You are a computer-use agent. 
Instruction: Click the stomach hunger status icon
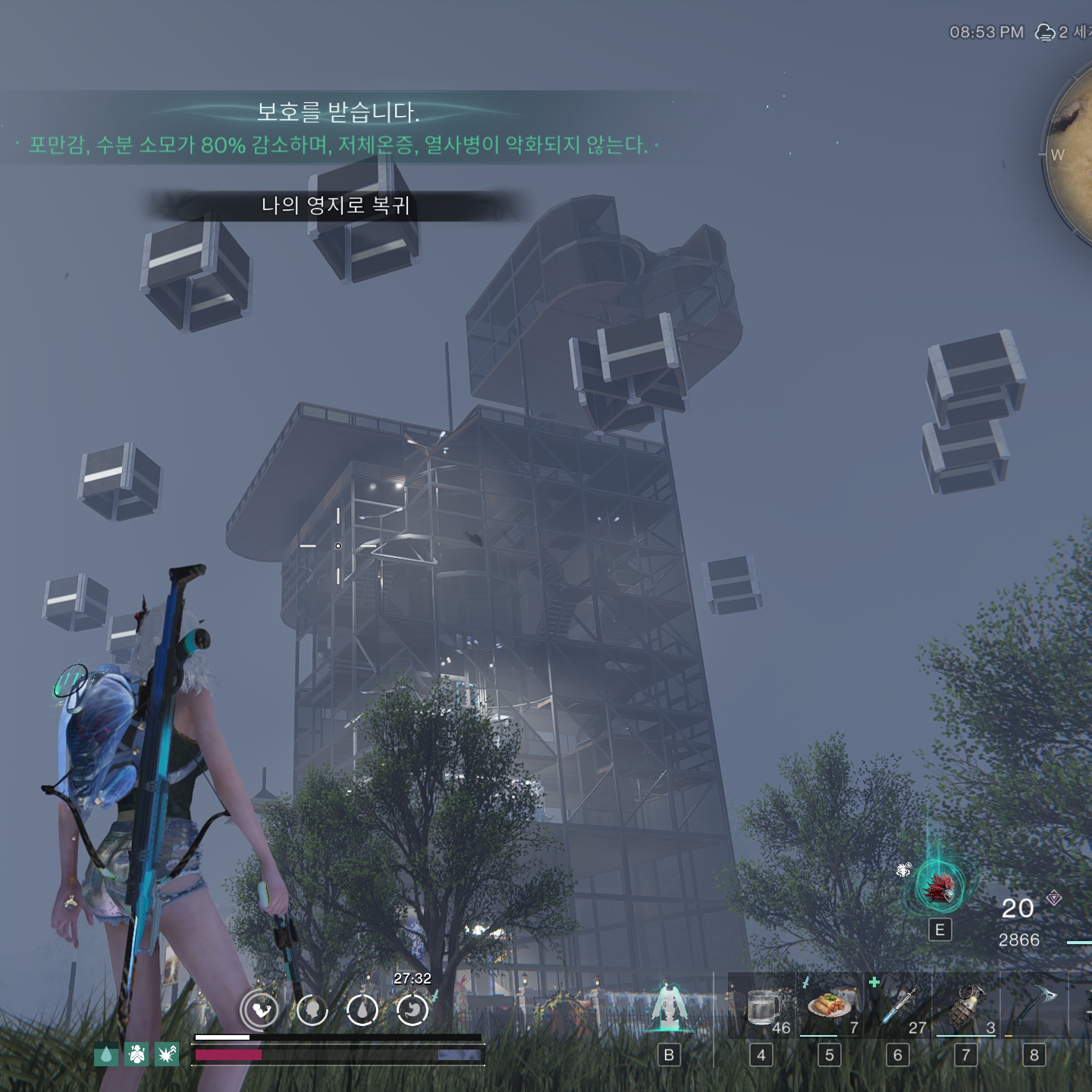413,1010
